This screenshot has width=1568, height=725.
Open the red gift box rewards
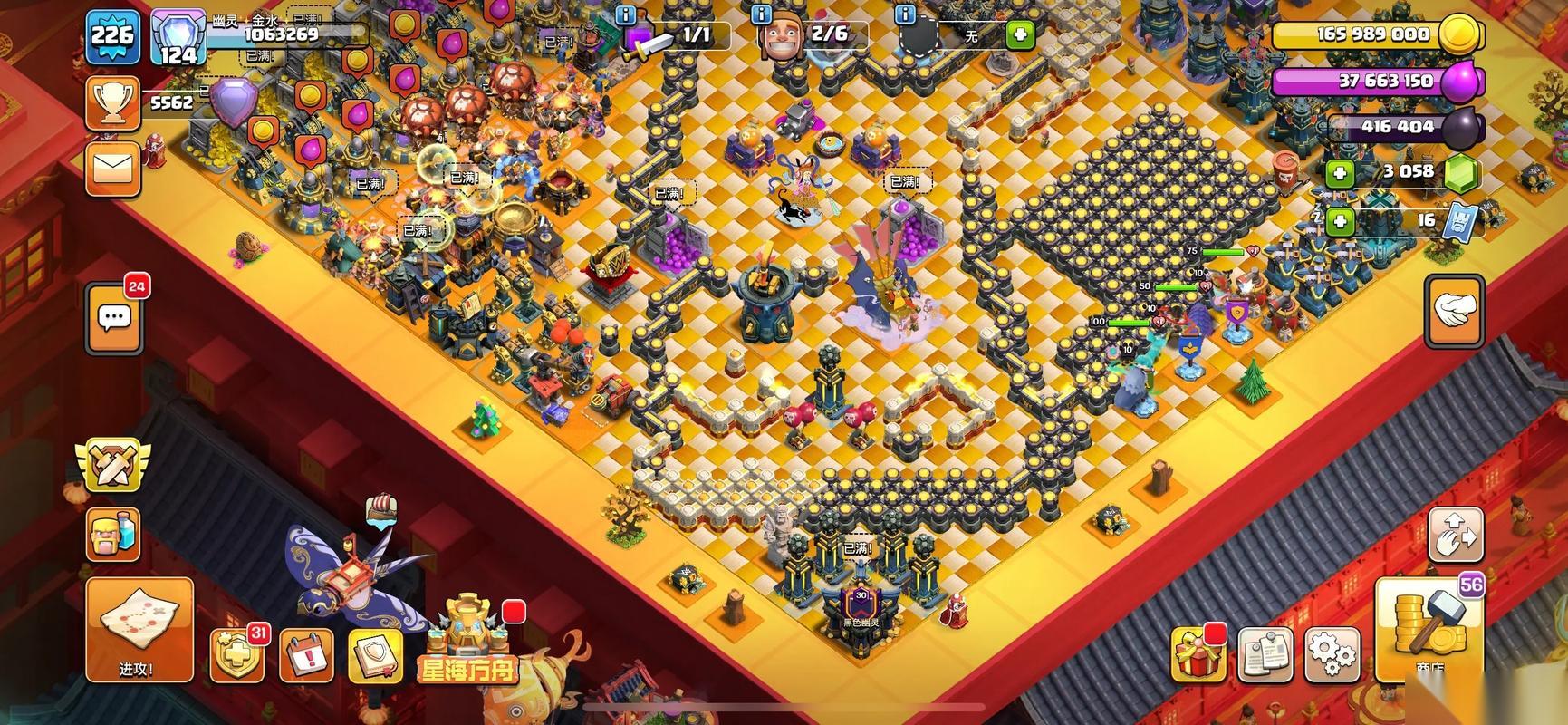pos(1198,654)
